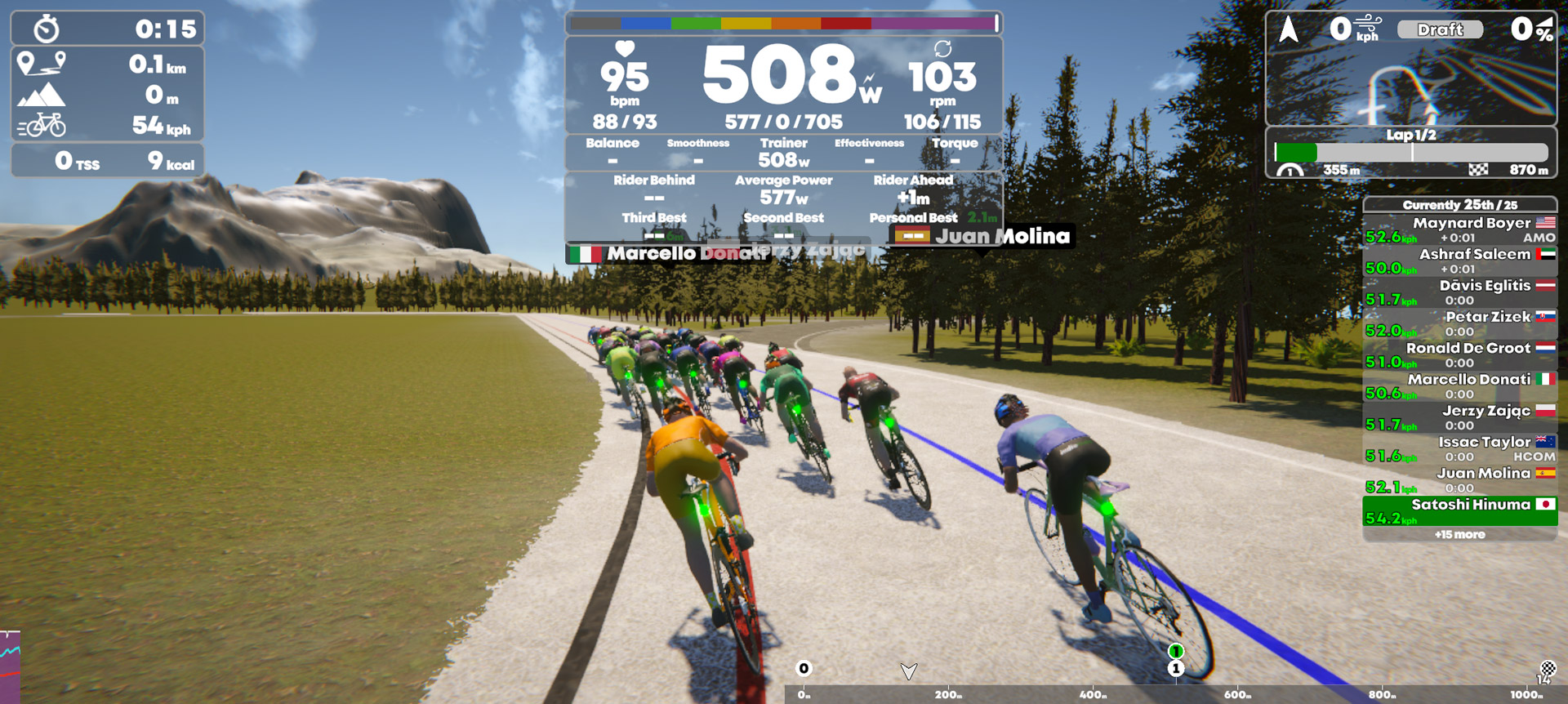Select Petar Zizek's leaderboard entry
Viewport: 1568px width, 704px height.
pyautogui.click(x=1460, y=323)
